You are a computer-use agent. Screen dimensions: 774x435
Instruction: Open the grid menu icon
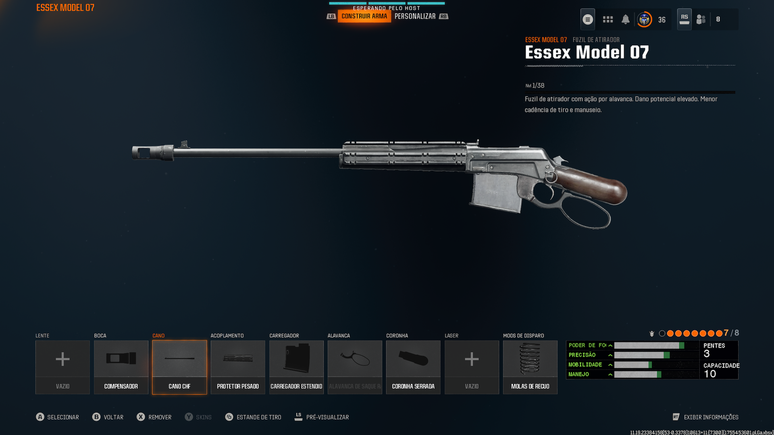click(607, 19)
